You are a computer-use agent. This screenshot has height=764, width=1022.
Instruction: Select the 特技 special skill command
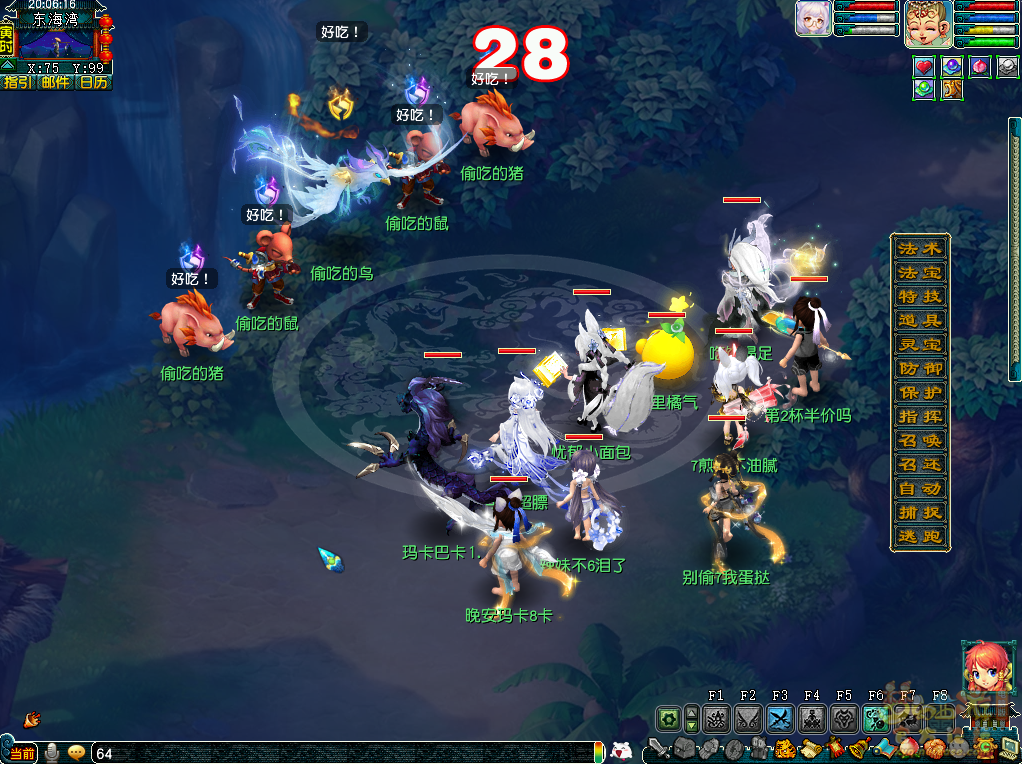[919, 297]
